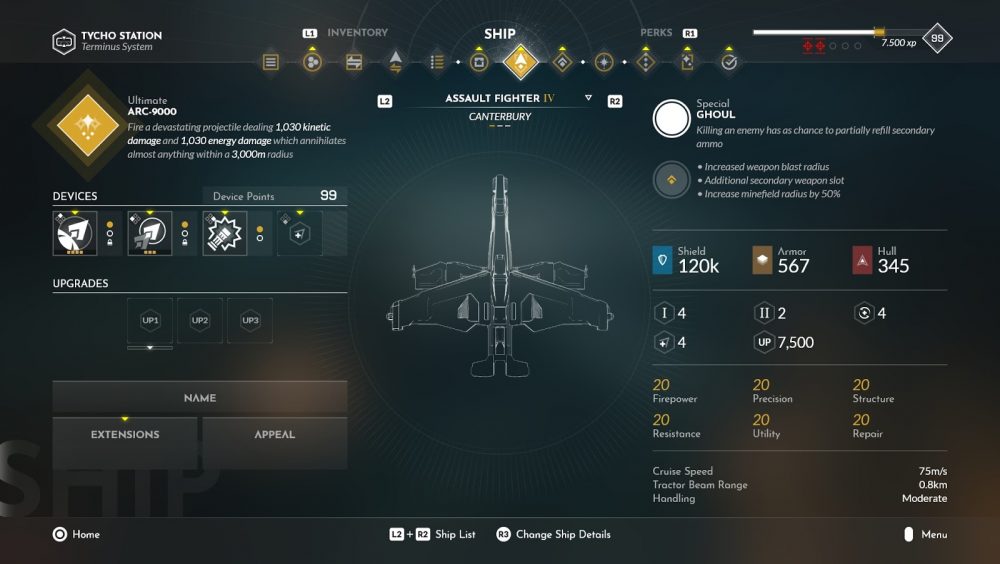
Task: Select the empty add-device slot
Action: (300, 233)
